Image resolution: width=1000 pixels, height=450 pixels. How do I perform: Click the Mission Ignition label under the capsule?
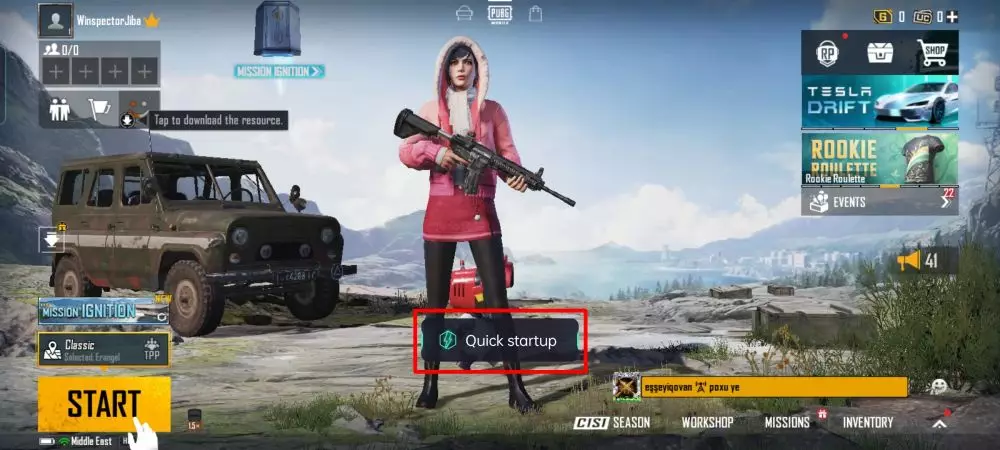[x=279, y=71]
